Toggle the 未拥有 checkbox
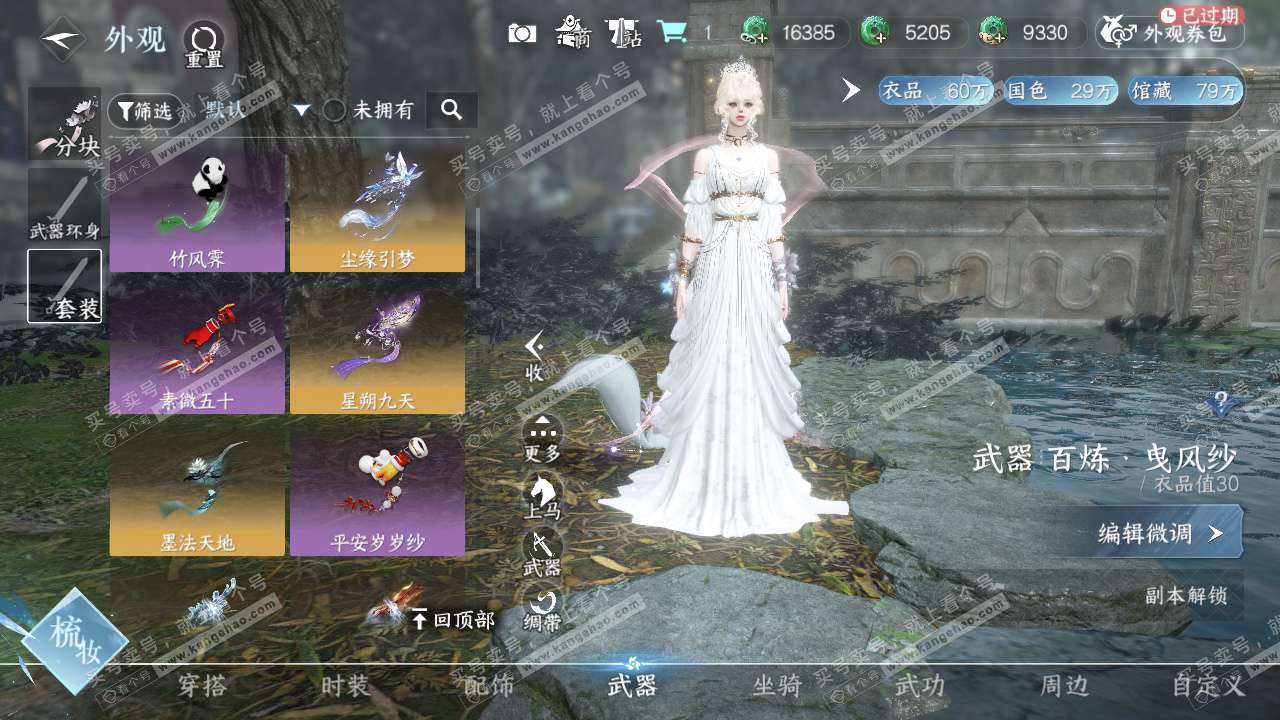 tap(334, 111)
